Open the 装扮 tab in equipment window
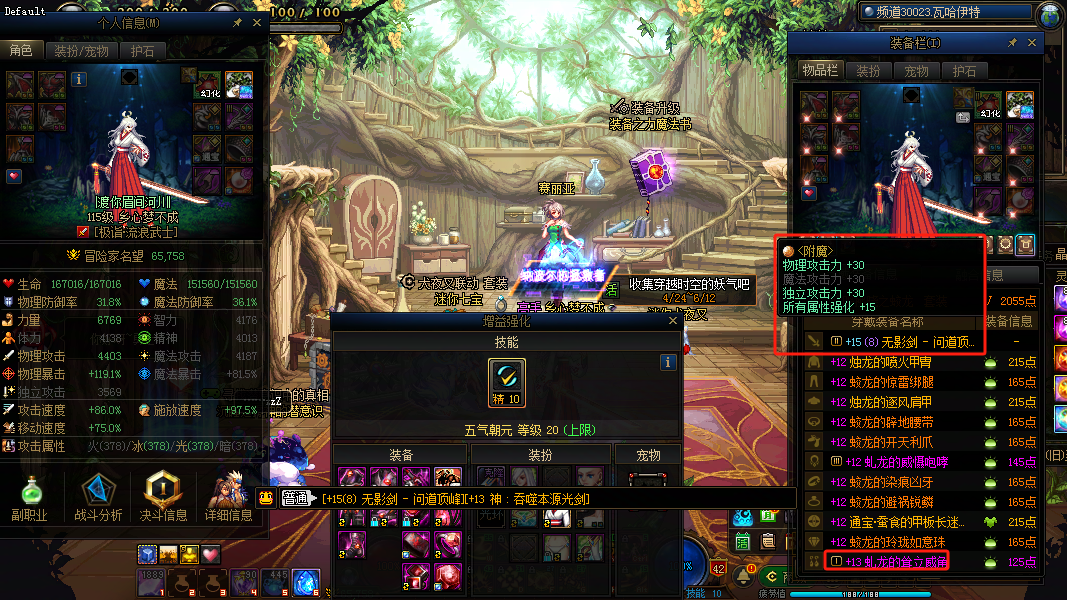Viewport: 1067px width, 600px height. [868, 71]
